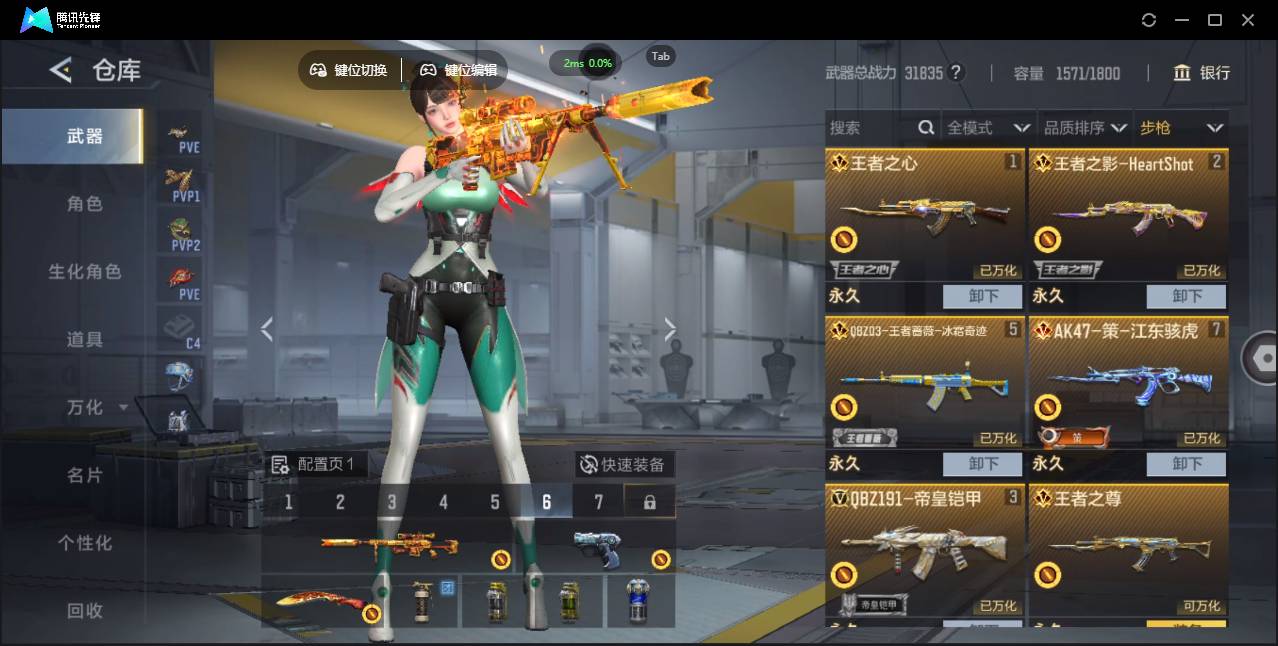Unequip the 王者之心 rifle with 卸下
The image size is (1278, 646).
[x=983, y=297]
